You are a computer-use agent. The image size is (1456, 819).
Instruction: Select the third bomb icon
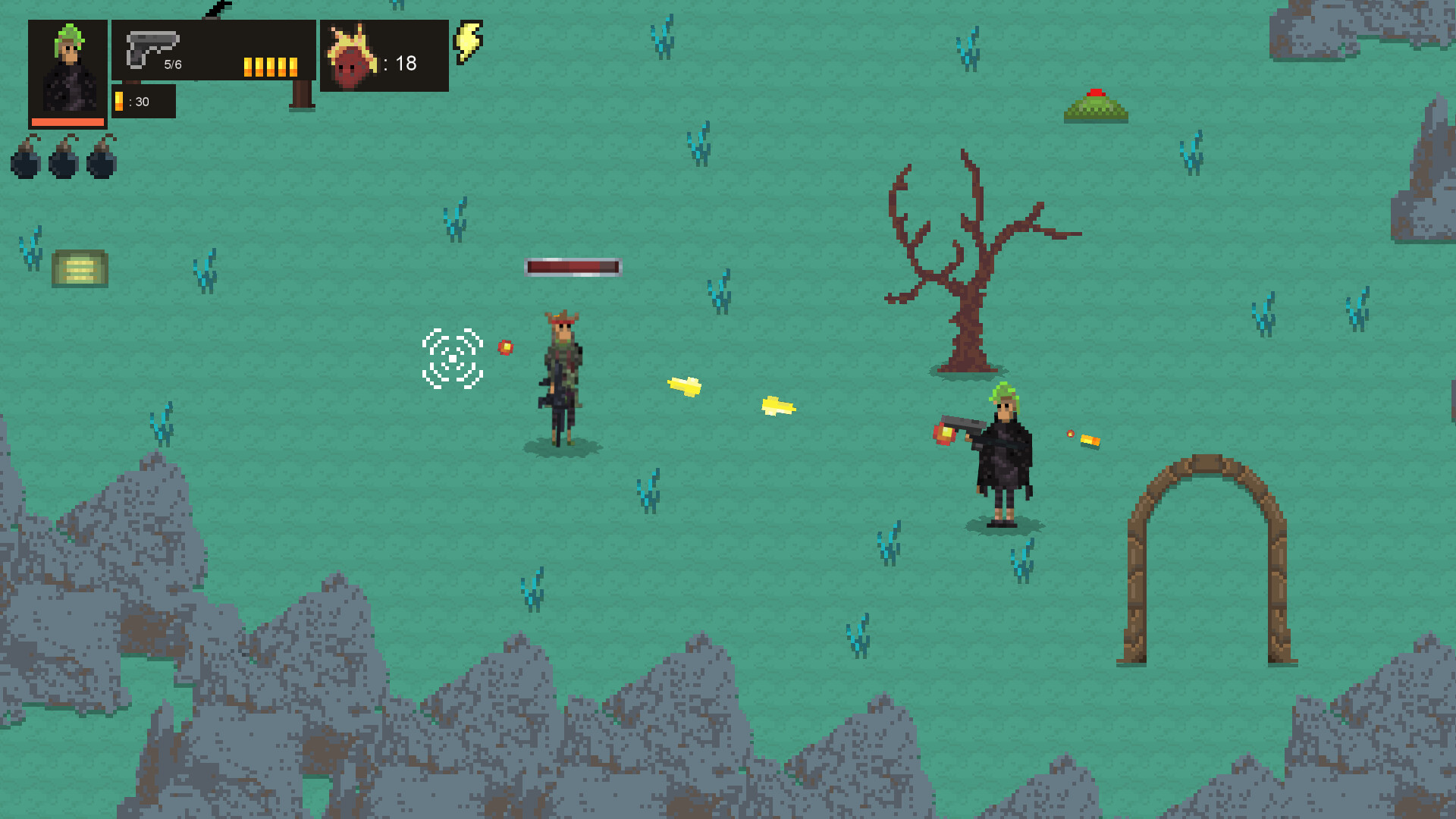[x=99, y=162]
